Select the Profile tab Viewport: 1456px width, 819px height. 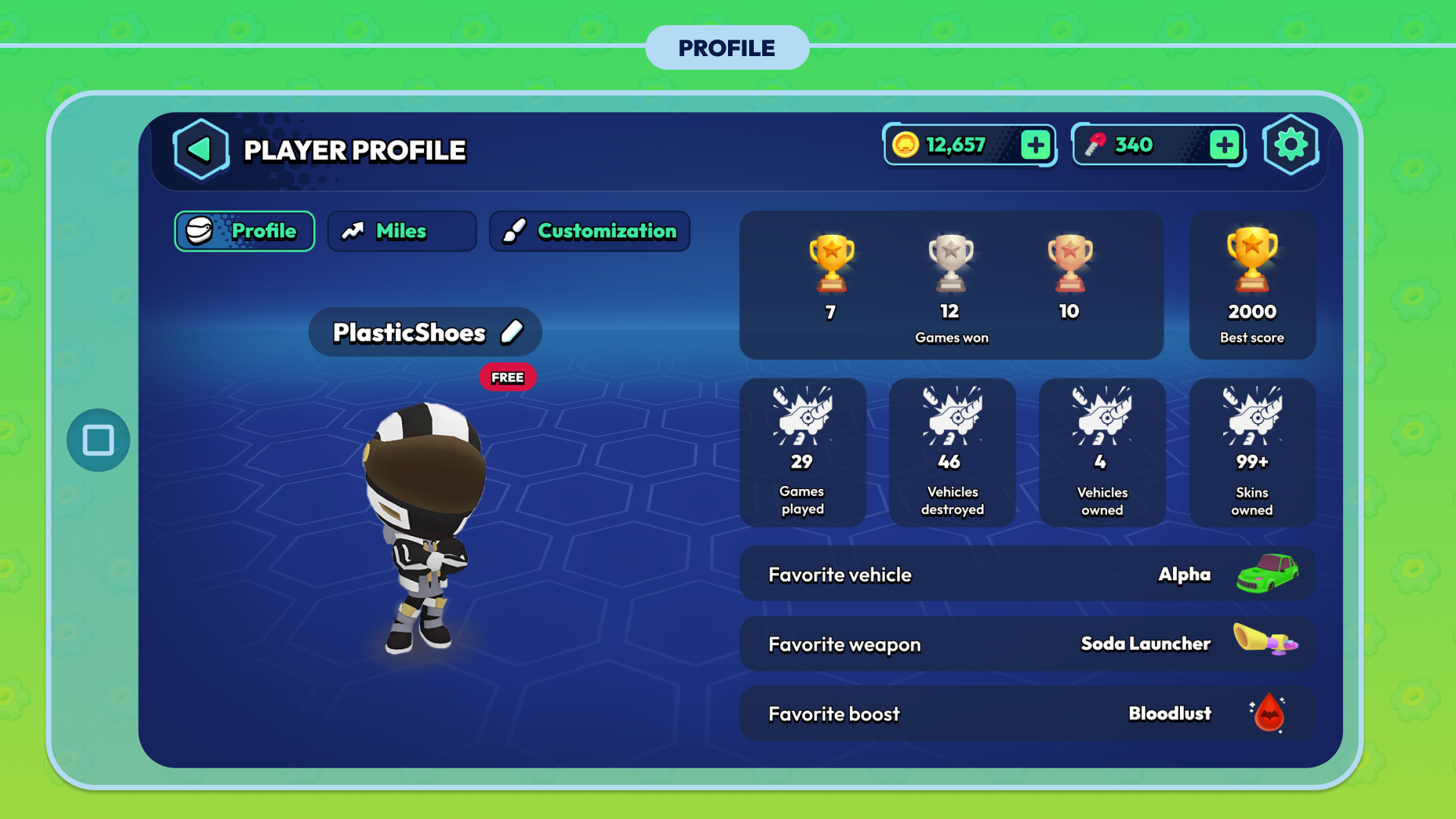[x=245, y=231]
